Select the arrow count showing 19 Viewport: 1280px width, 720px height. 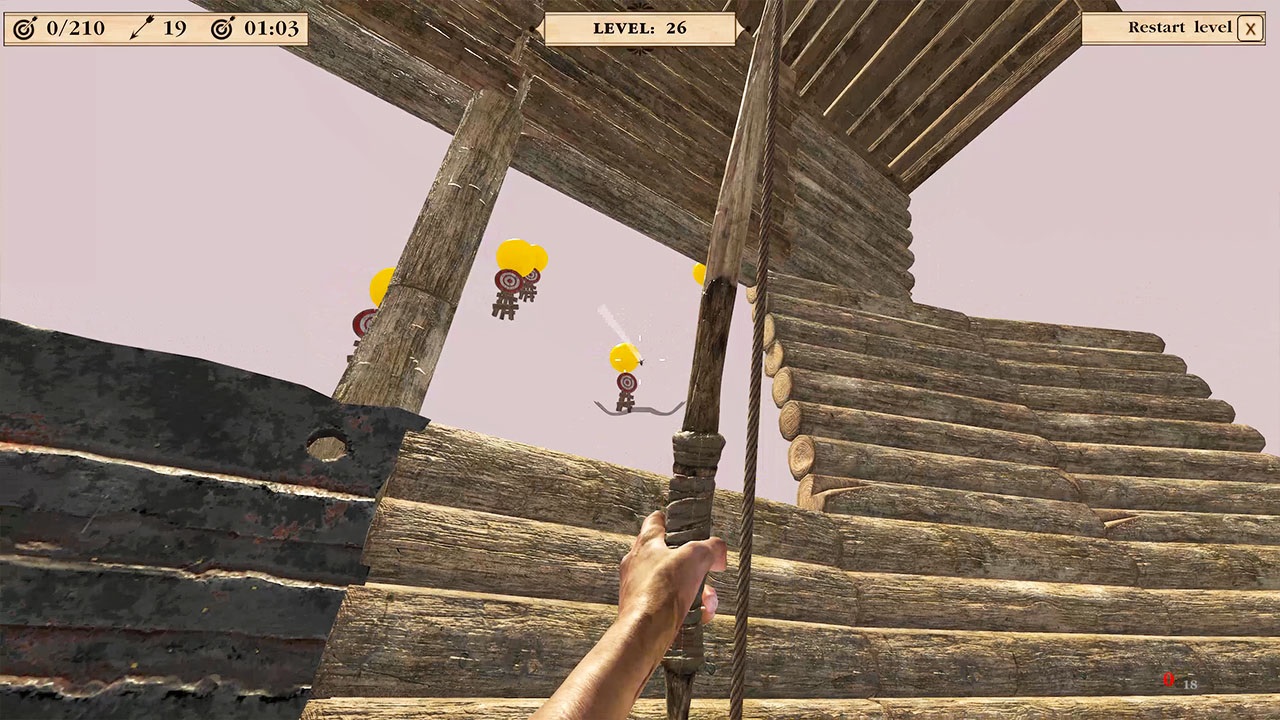point(174,28)
